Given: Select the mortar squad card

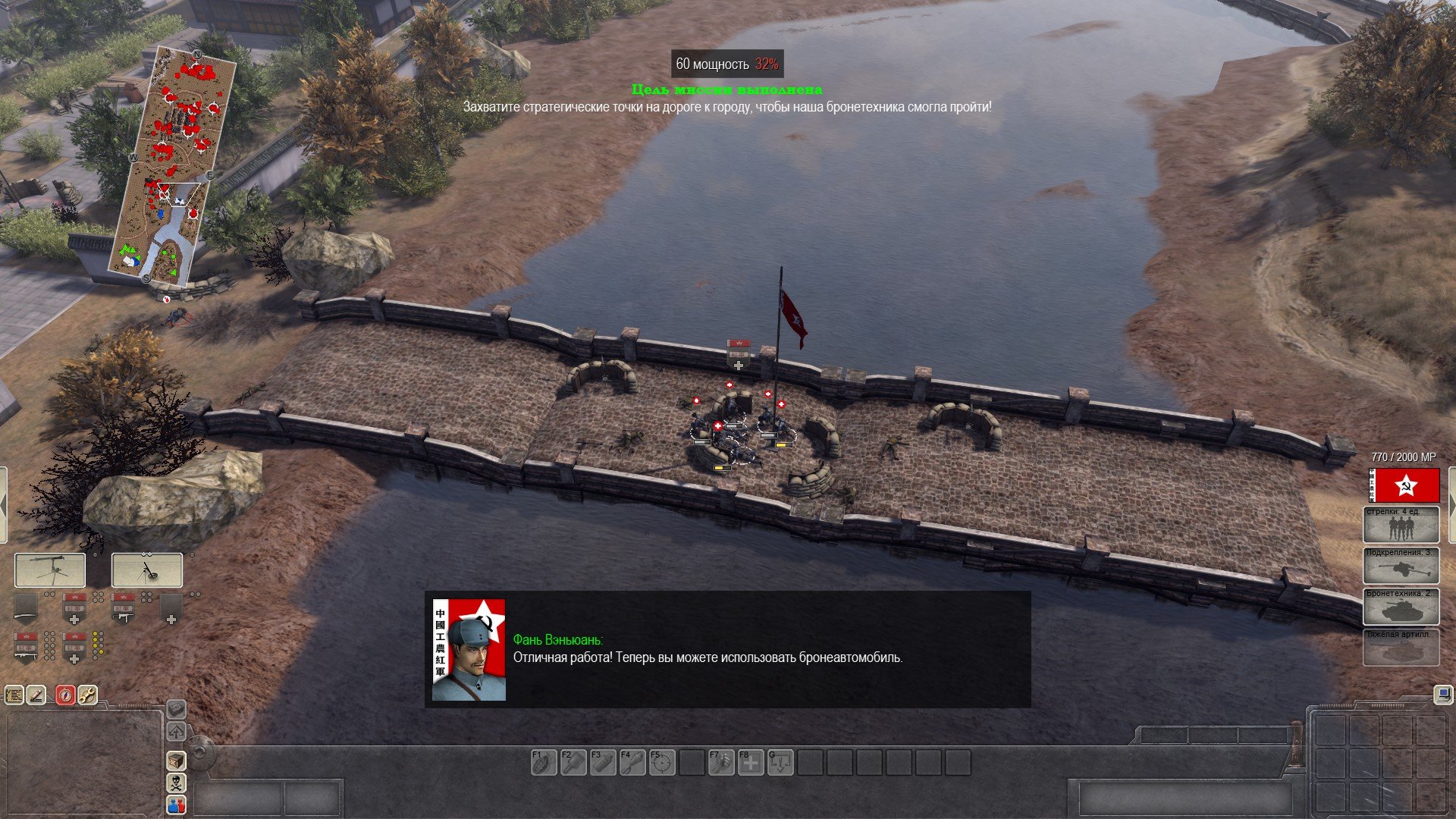Looking at the screenshot, I should (x=147, y=570).
